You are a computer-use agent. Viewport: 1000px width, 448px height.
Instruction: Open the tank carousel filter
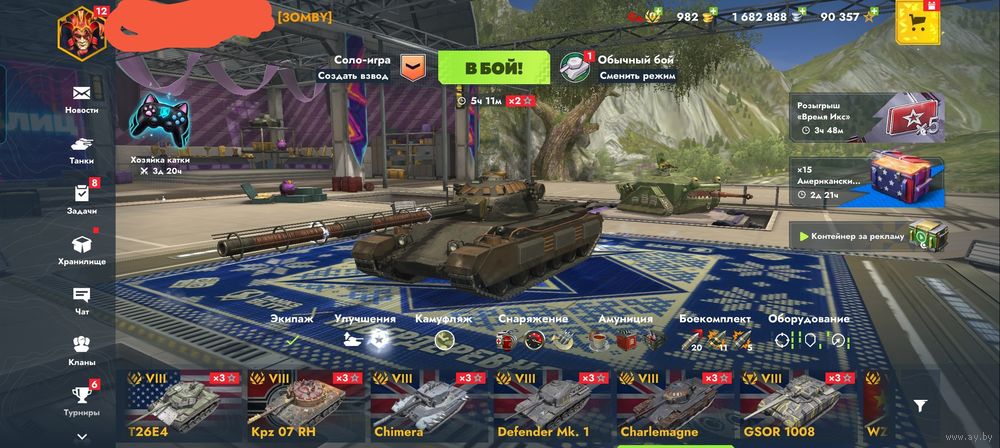[x=920, y=404]
